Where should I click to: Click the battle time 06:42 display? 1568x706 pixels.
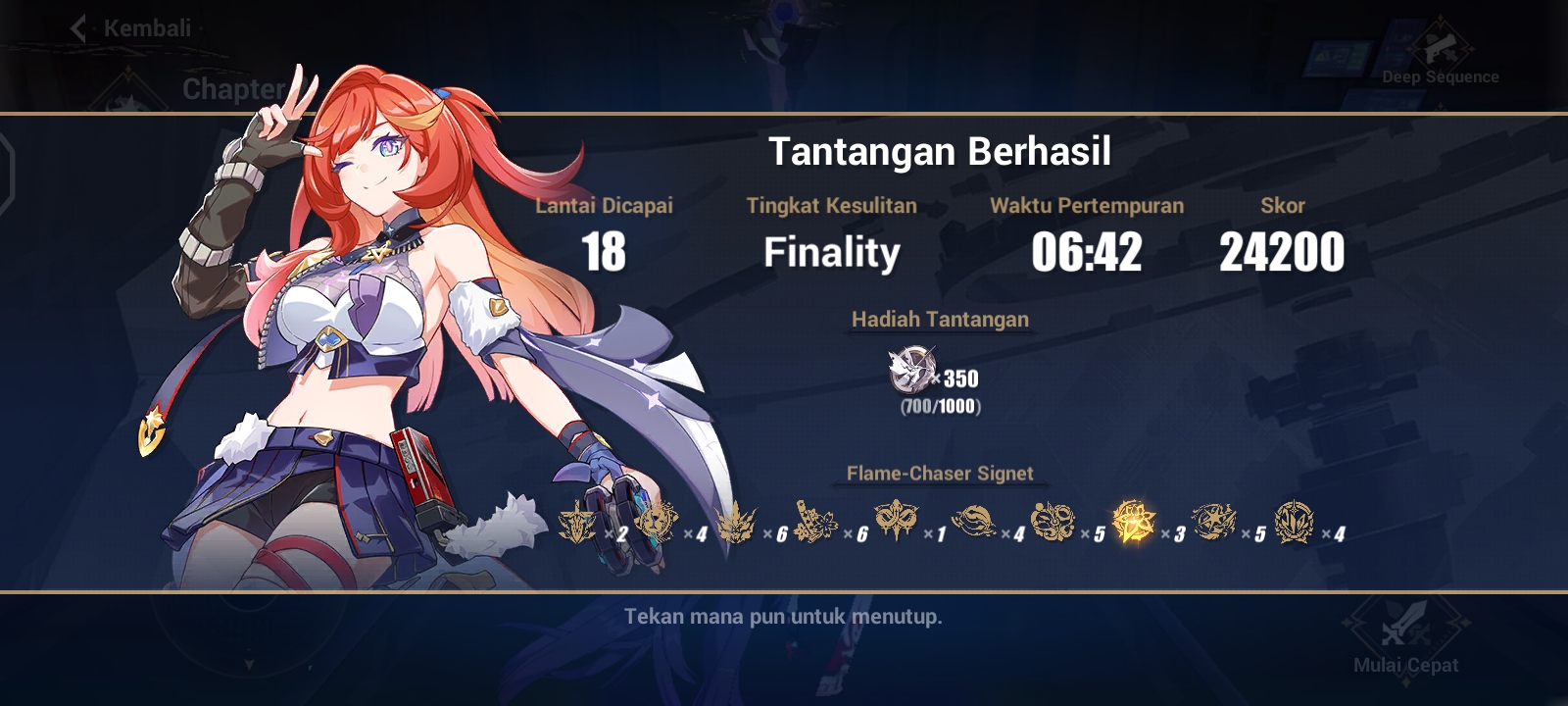(1088, 252)
